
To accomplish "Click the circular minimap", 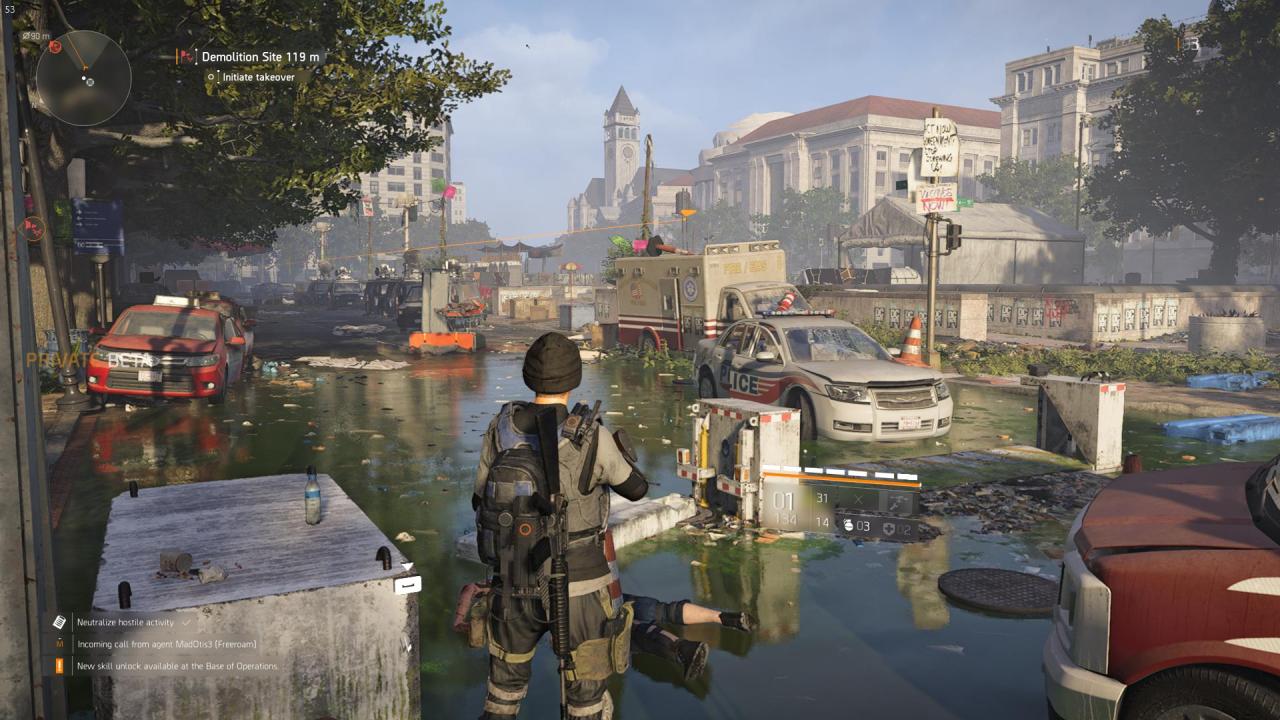I will (x=83, y=78).
